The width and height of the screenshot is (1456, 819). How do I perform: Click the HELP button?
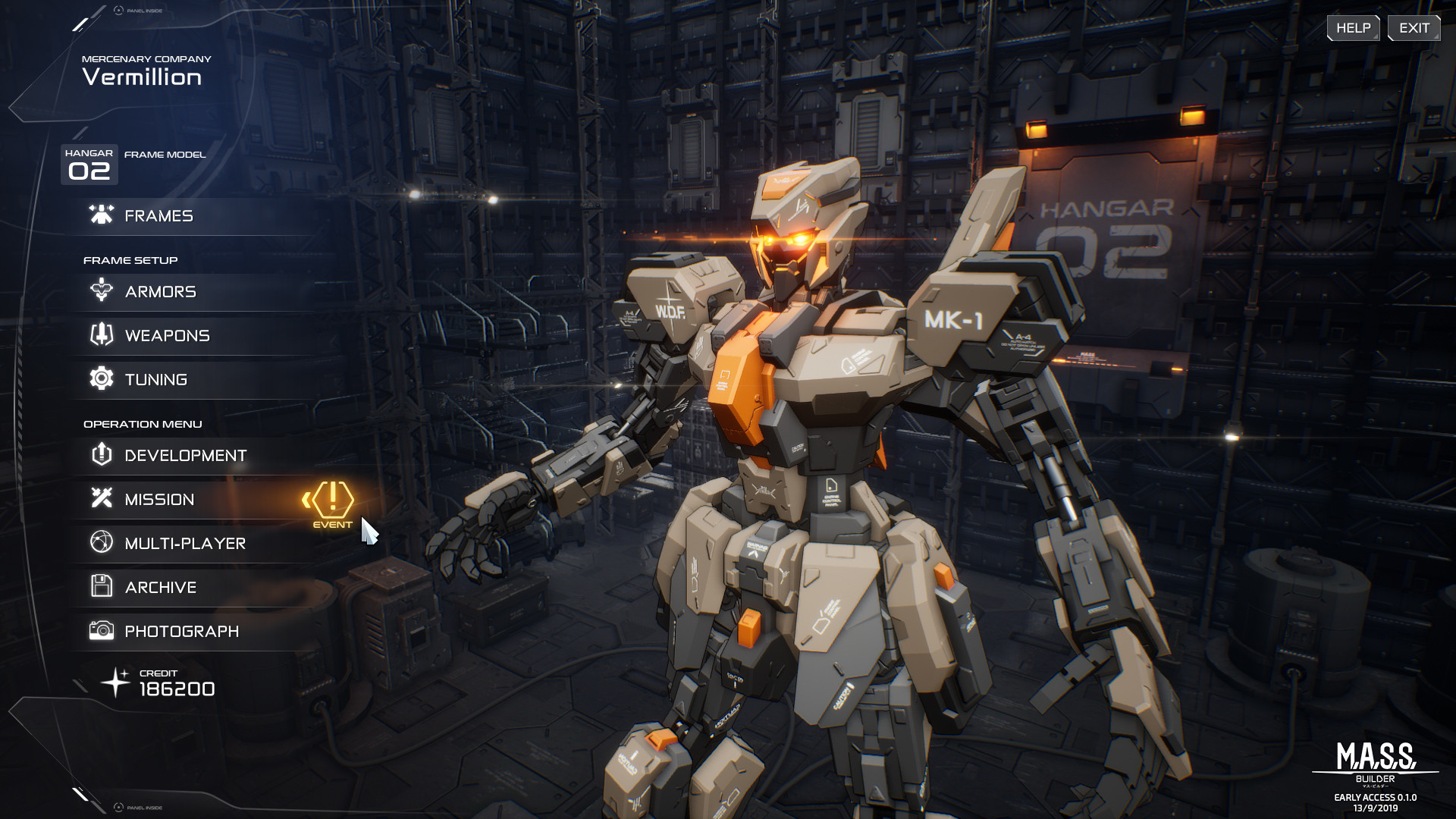coord(1353,27)
